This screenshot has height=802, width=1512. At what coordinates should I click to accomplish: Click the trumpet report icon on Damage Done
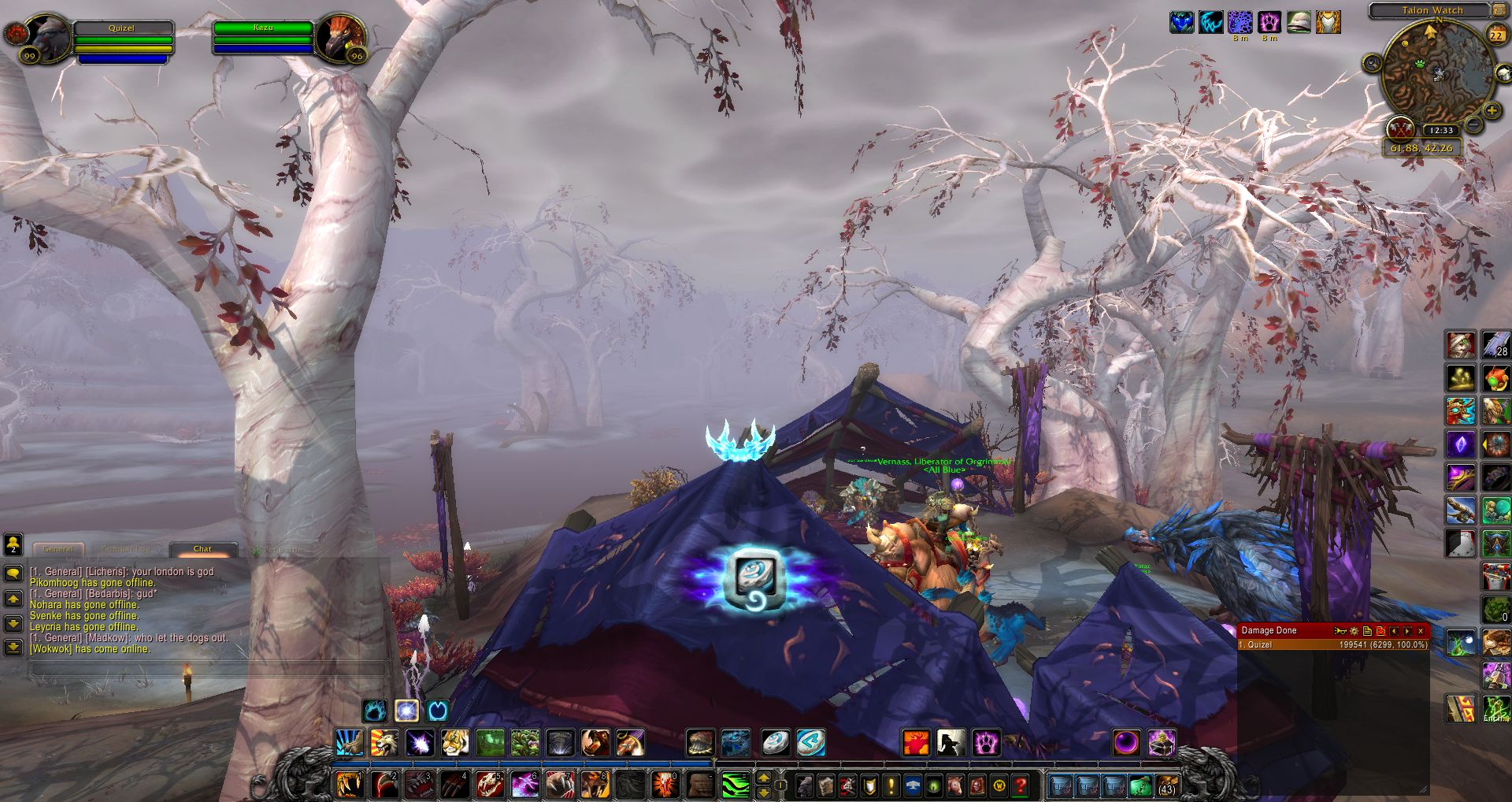pos(1340,631)
